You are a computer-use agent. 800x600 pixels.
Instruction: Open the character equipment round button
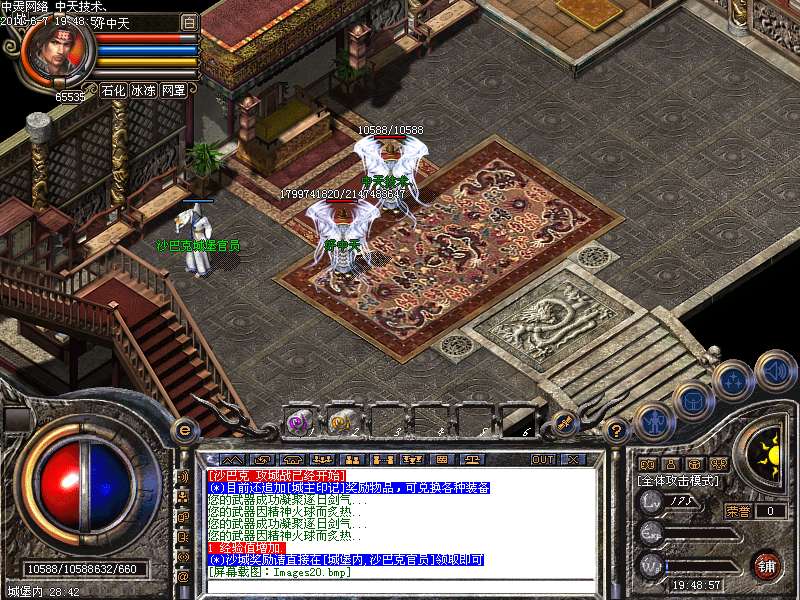[x=653, y=422]
